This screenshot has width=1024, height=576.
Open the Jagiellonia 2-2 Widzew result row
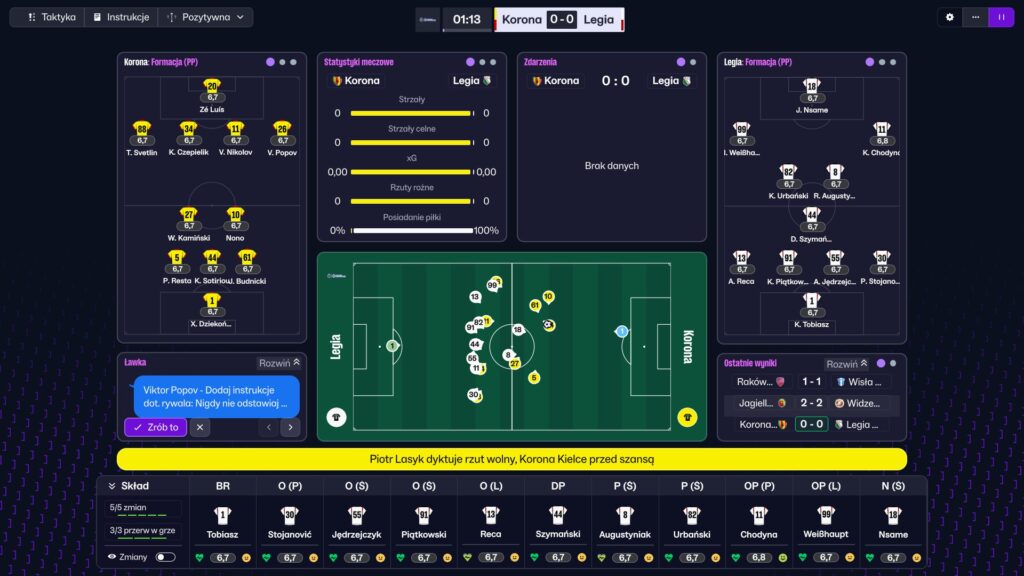coord(811,403)
